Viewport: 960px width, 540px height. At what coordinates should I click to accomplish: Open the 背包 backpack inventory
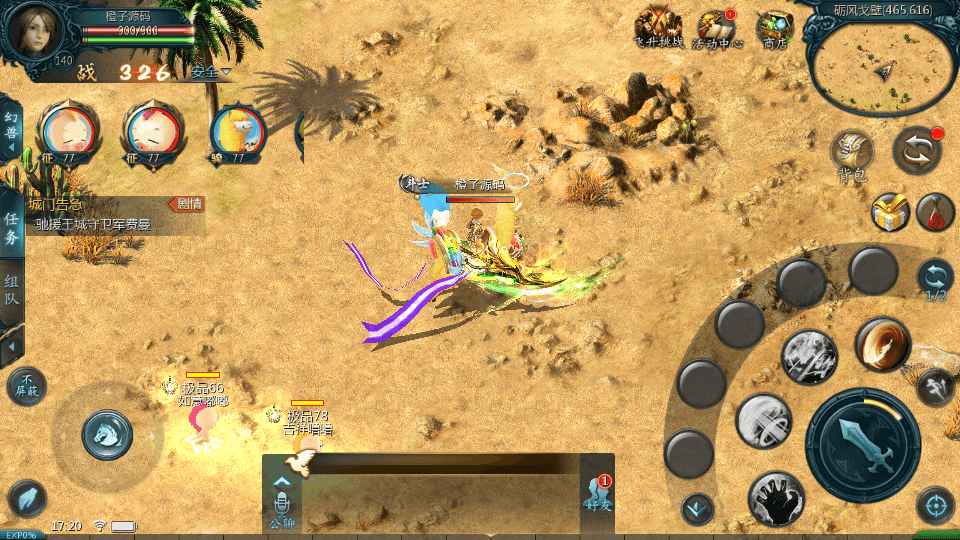click(852, 155)
